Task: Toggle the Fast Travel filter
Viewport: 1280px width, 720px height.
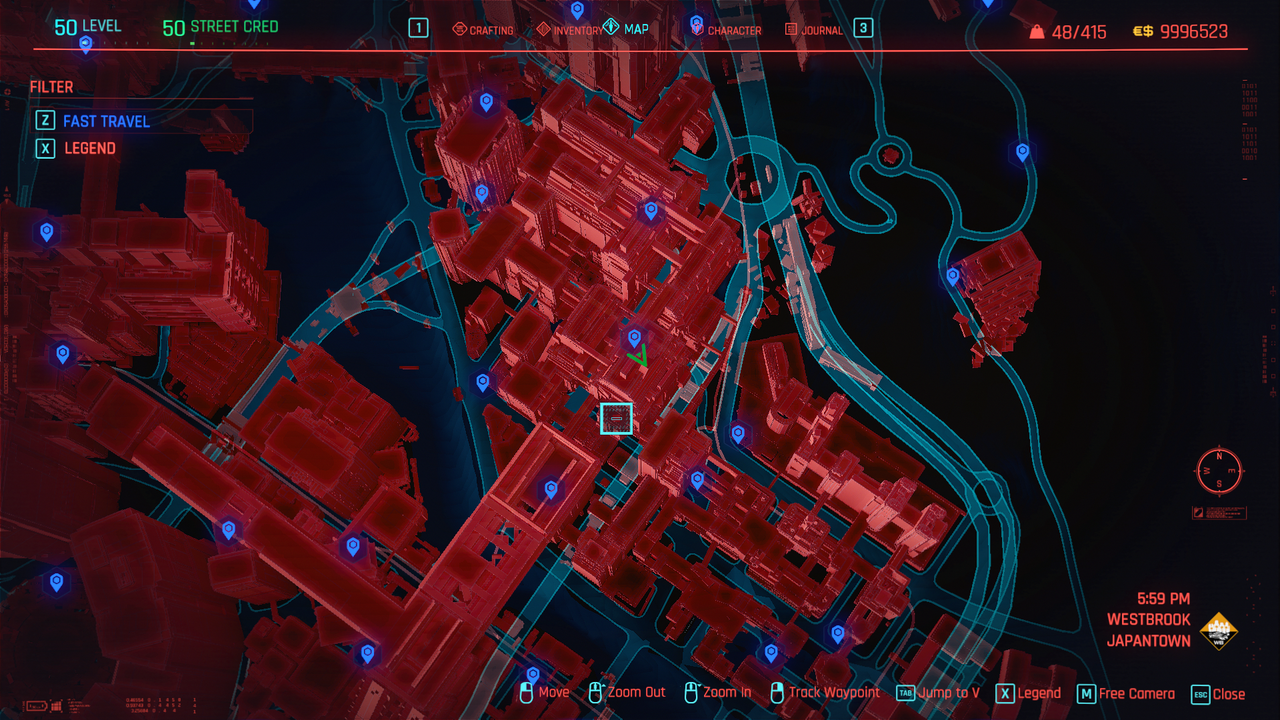Action: (106, 121)
